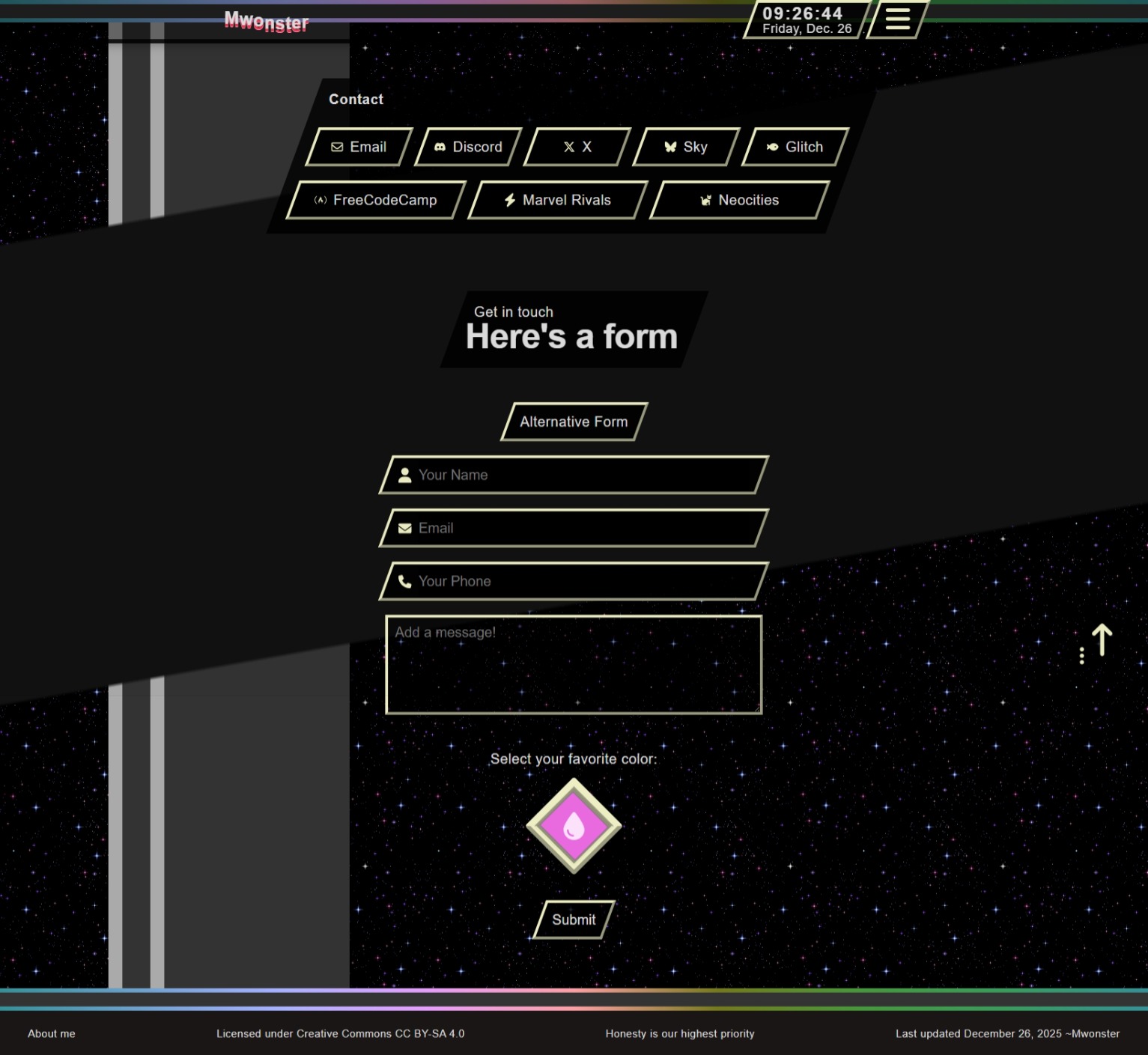Jump back to top with the arrow

(x=1102, y=640)
